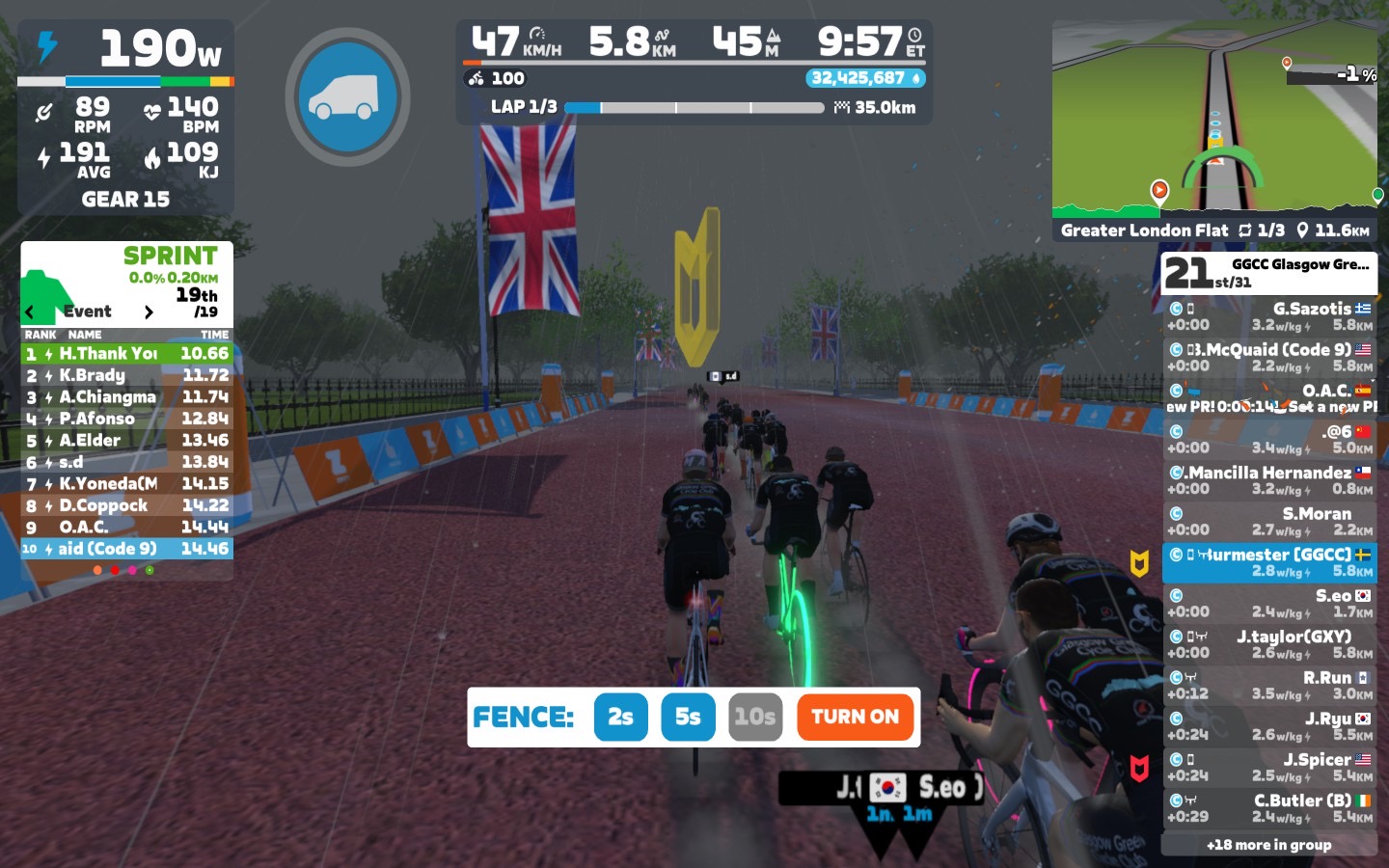1389x868 pixels.
Task: Choose the 10s fence option
Action: click(x=755, y=717)
